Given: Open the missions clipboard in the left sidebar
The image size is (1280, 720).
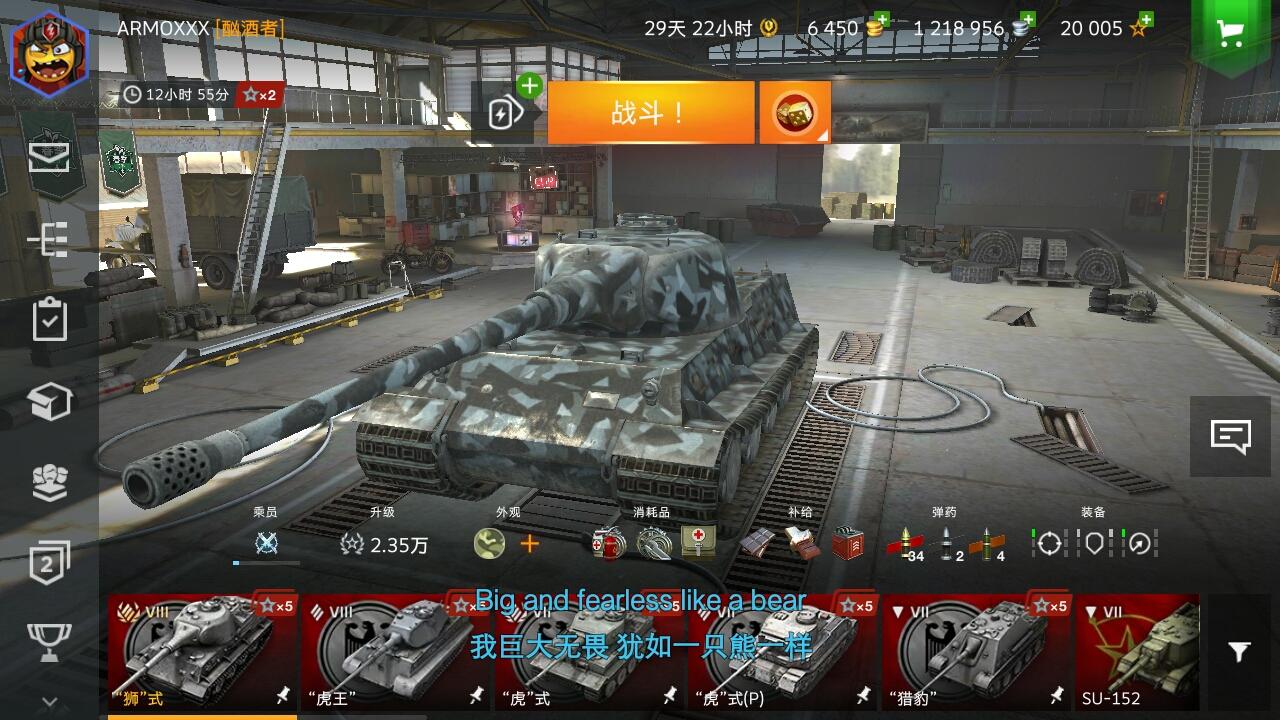Looking at the screenshot, I should (x=47, y=320).
